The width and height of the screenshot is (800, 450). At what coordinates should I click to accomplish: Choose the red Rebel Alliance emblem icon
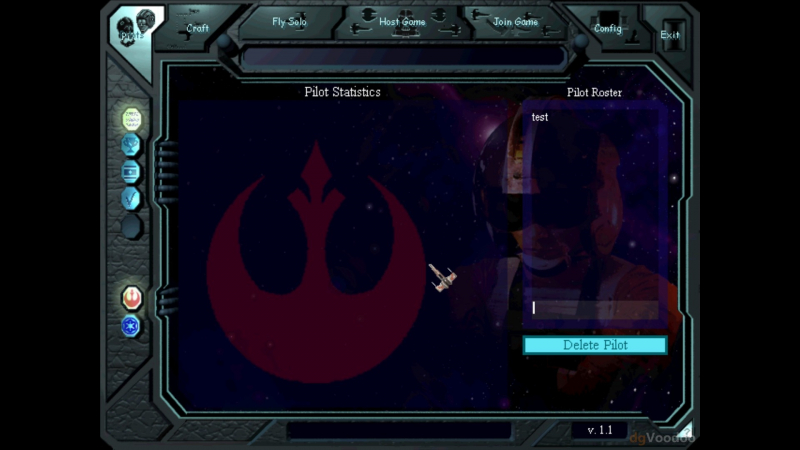[x=132, y=297]
